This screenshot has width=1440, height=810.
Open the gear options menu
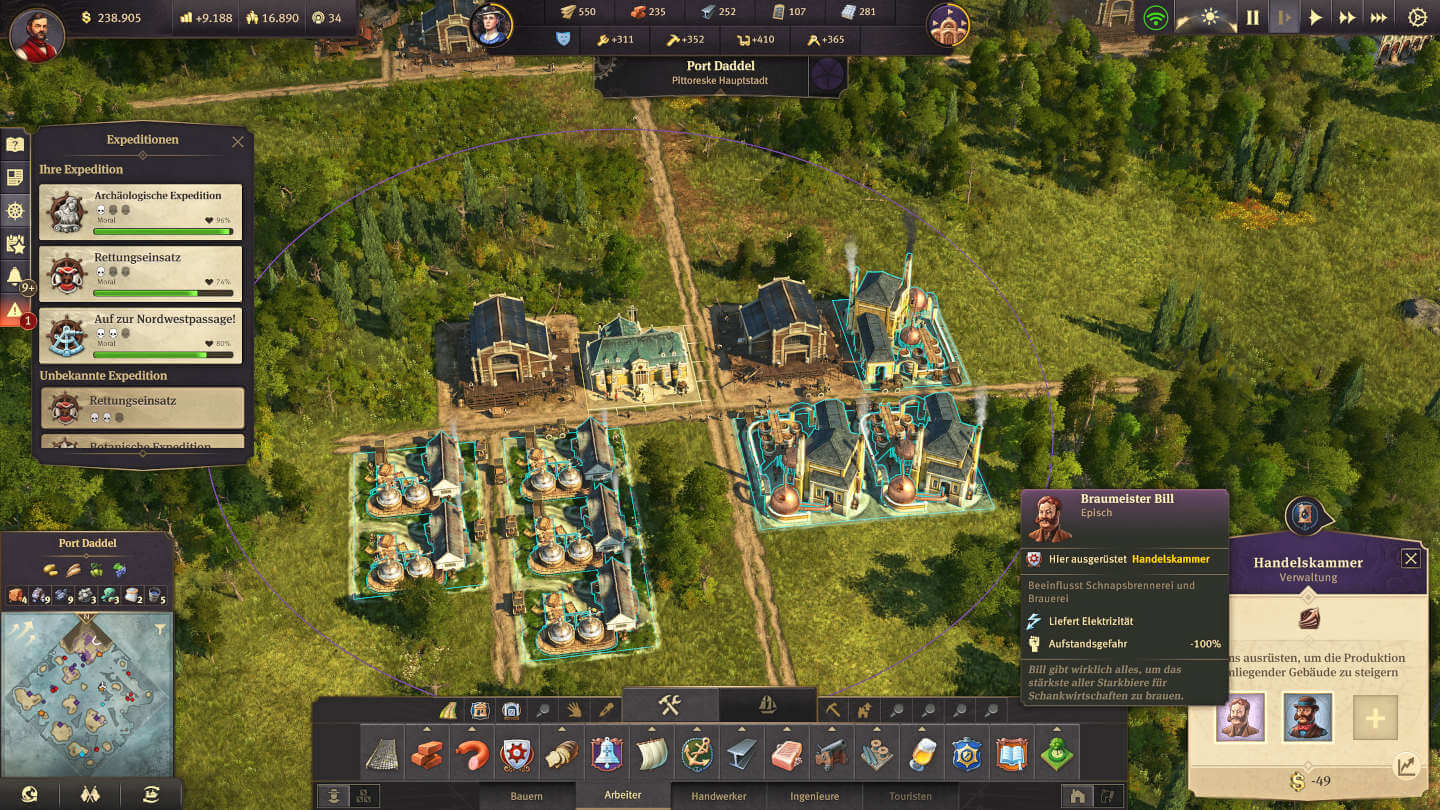(x=1417, y=18)
